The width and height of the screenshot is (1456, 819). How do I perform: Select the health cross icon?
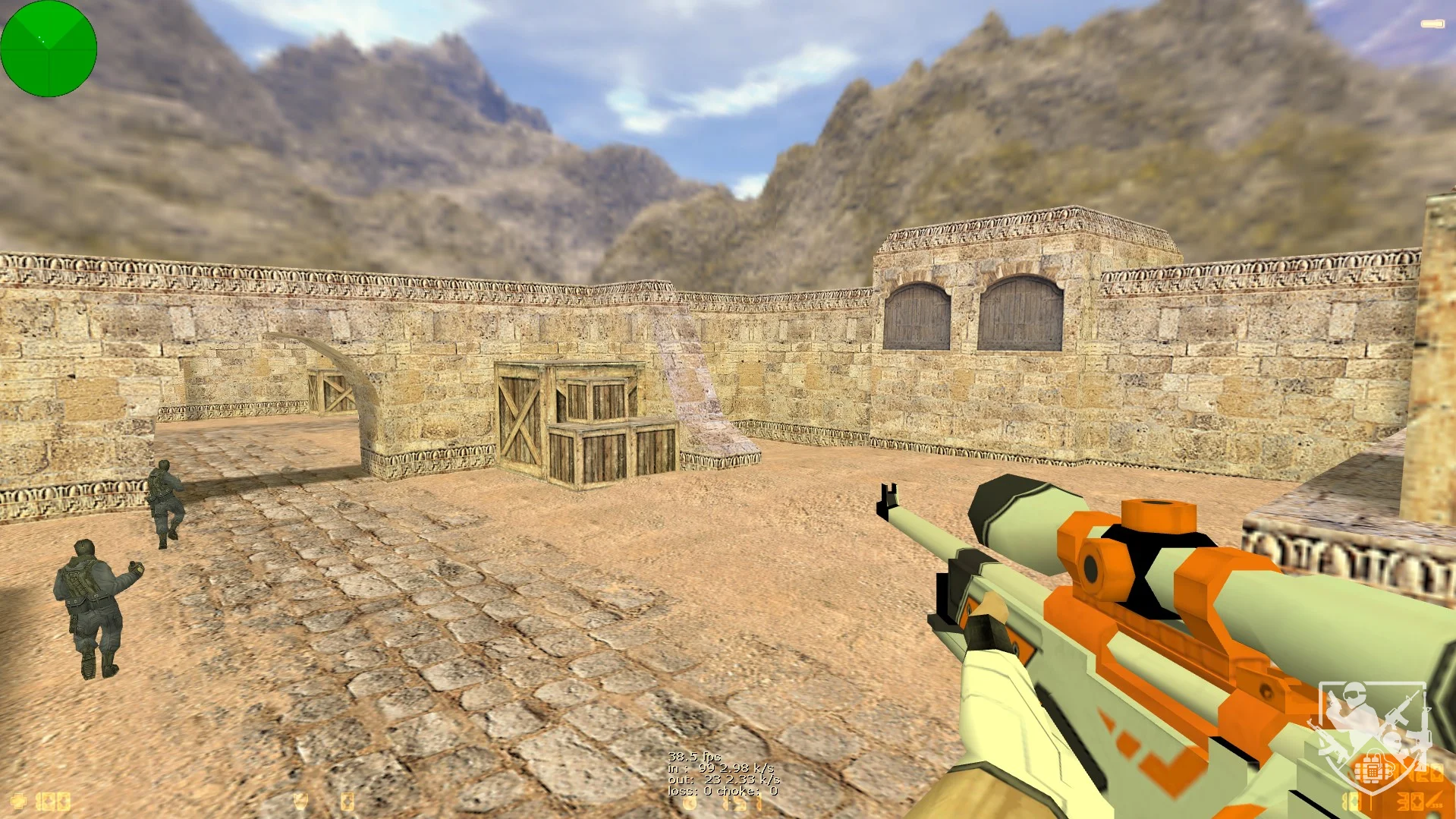click(x=17, y=801)
